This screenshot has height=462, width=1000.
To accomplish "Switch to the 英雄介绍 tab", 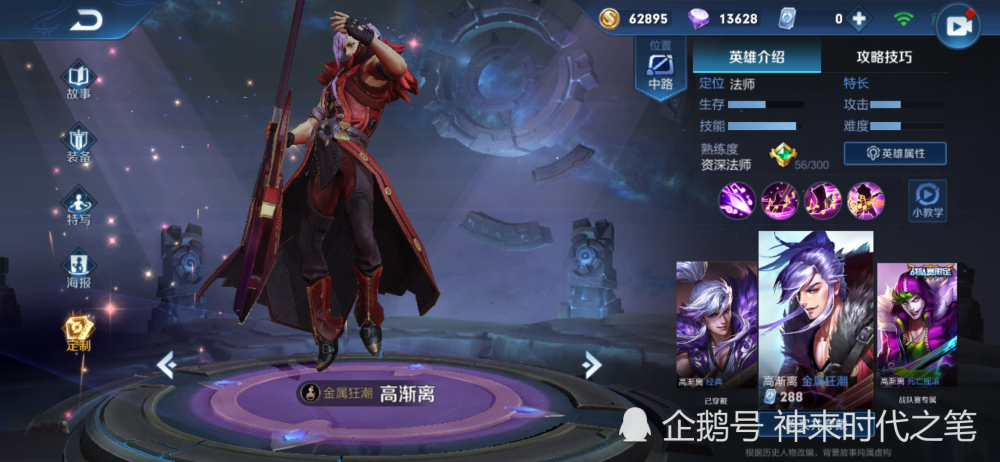I will 756,56.
